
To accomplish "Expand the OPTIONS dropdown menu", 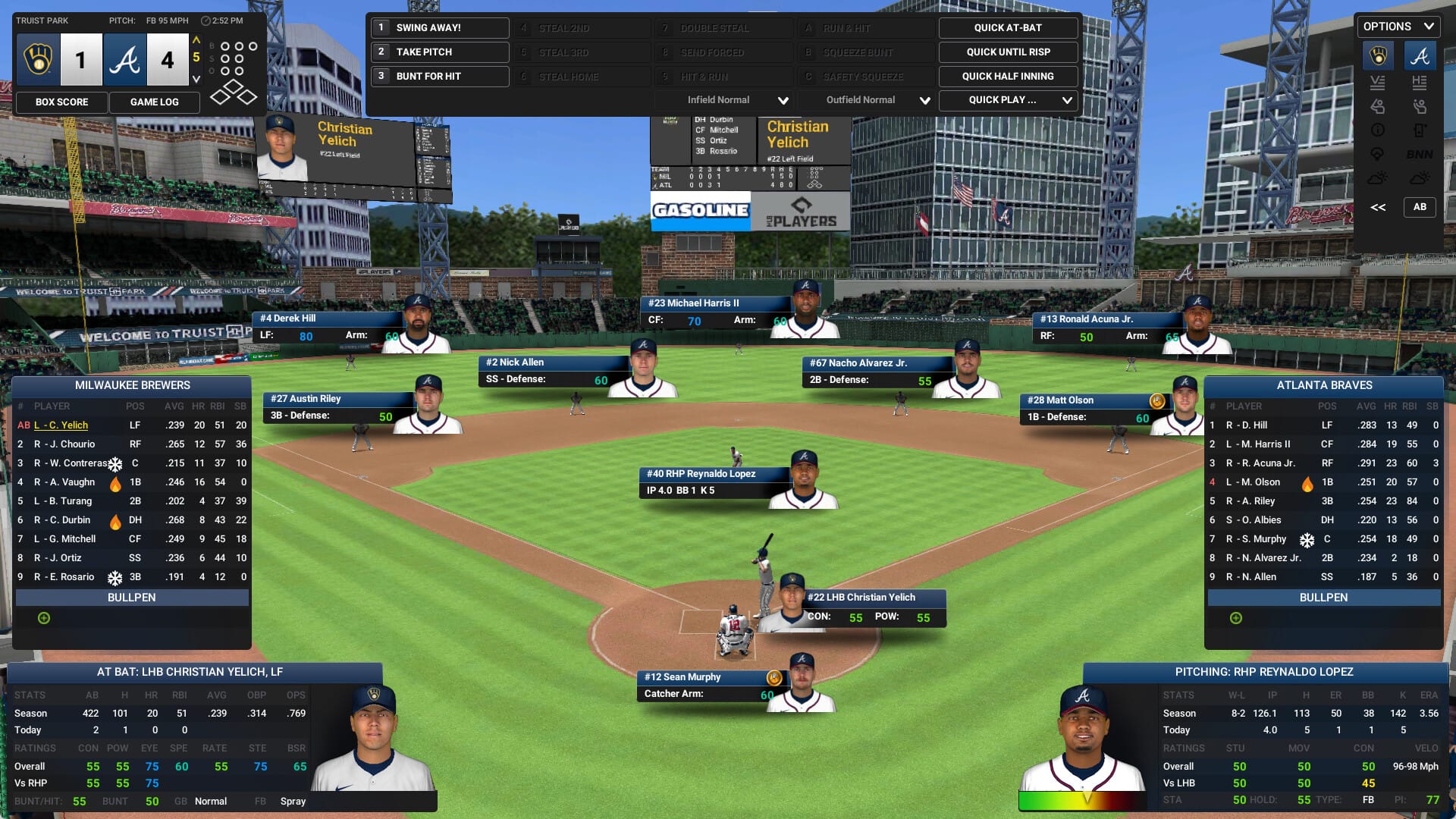I will (1398, 26).
